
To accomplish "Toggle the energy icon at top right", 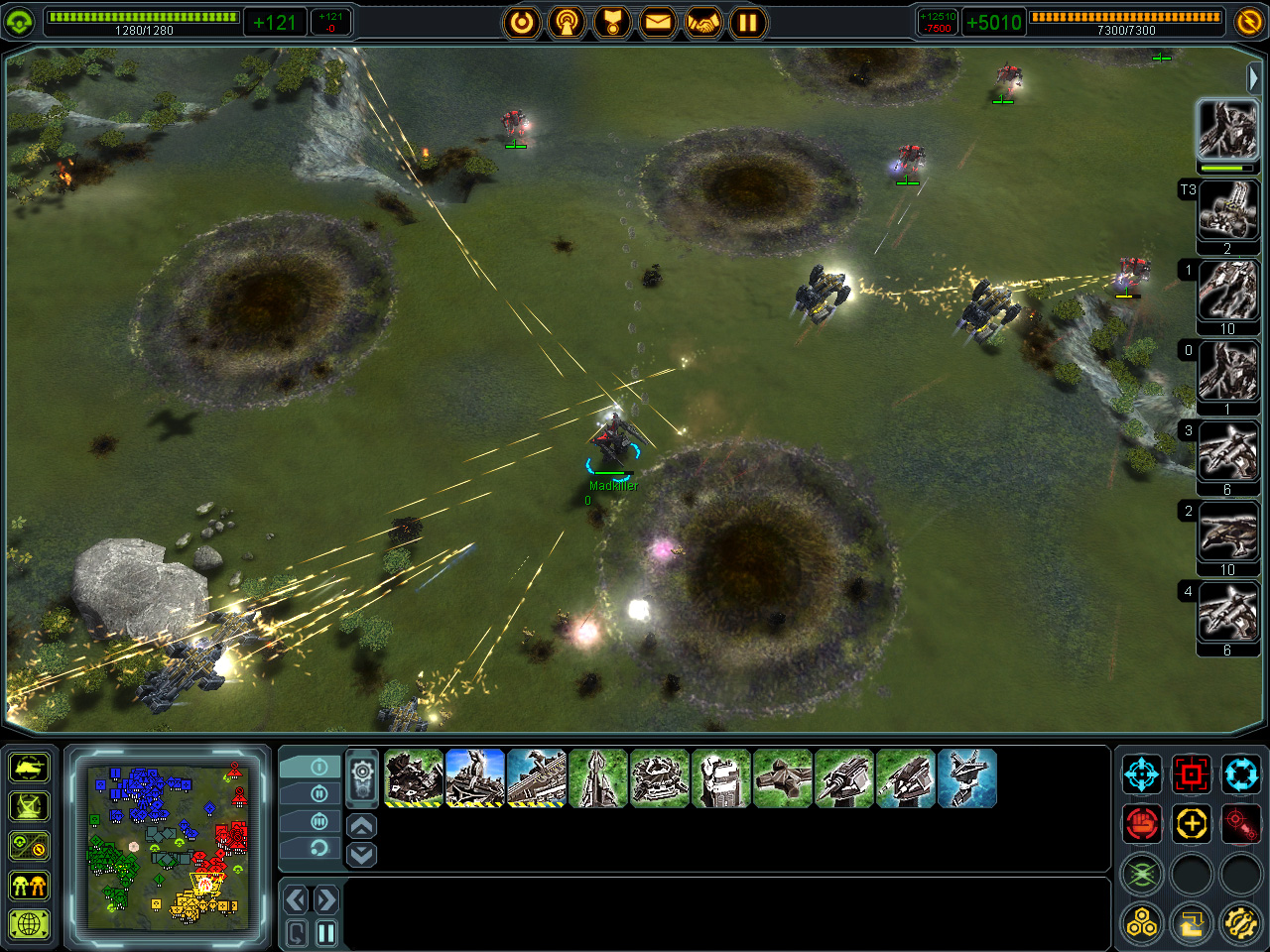I will point(1249,21).
